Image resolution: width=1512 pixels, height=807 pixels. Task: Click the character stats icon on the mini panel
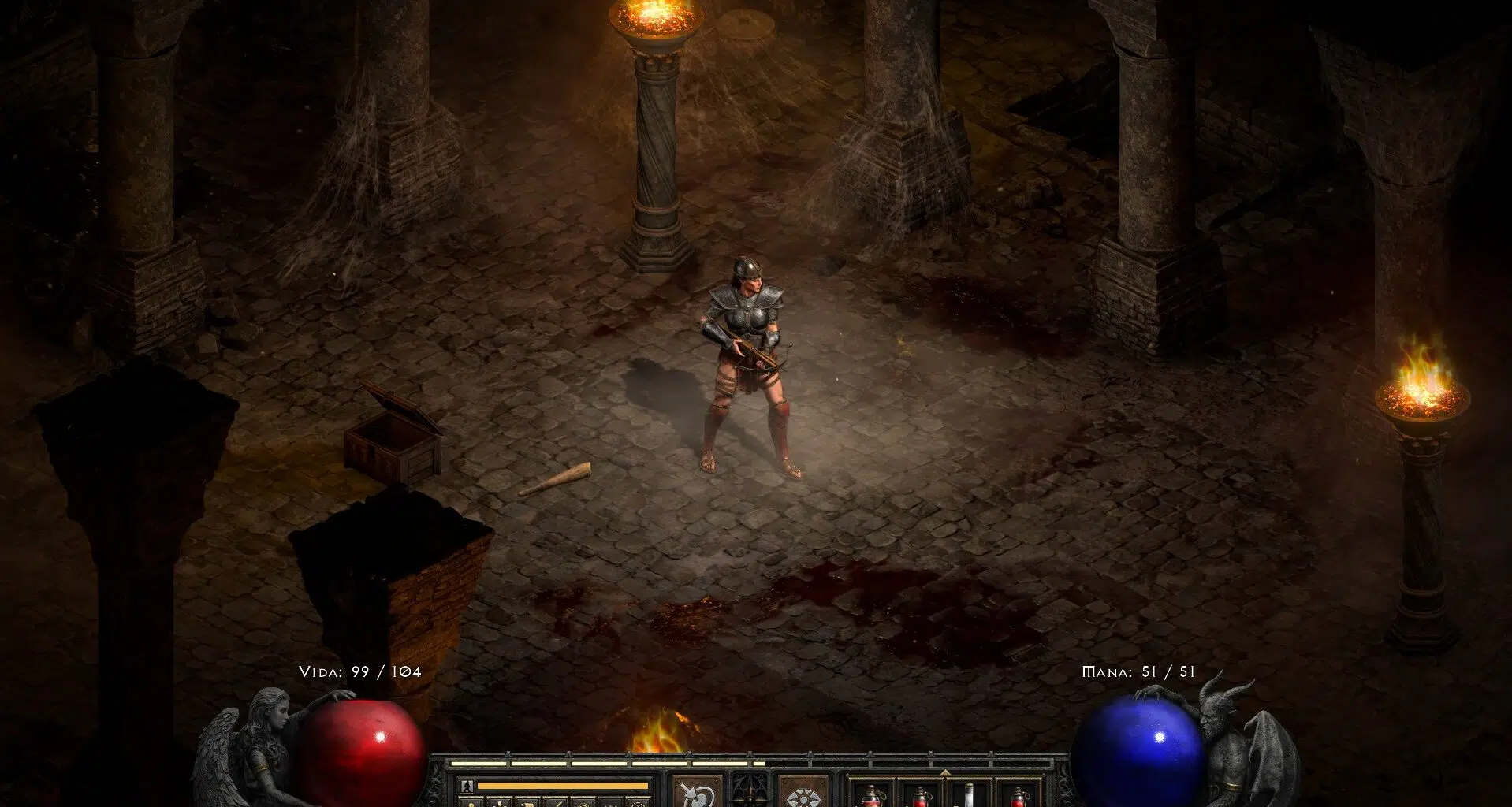pos(470,804)
